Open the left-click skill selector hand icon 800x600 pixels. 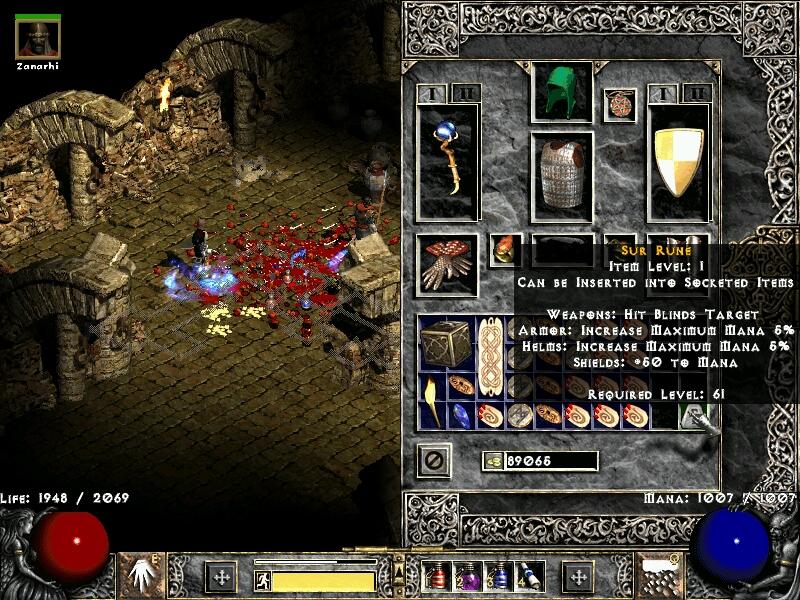pyautogui.click(x=141, y=574)
